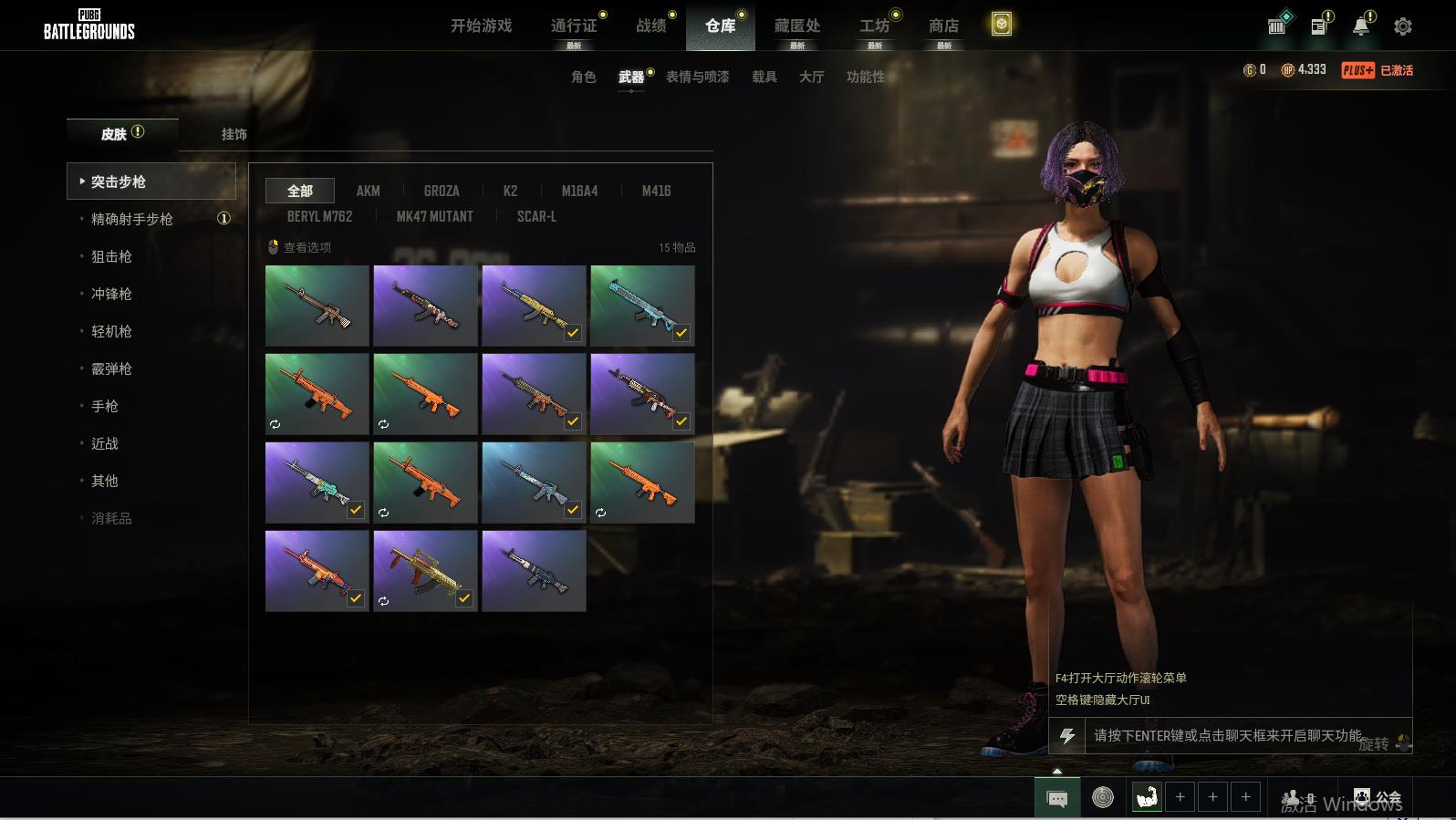The height and width of the screenshot is (820, 1456).
Task: Switch to the 挂饰 charms tab
Action: pyautogui.click(x=234, y=134)
